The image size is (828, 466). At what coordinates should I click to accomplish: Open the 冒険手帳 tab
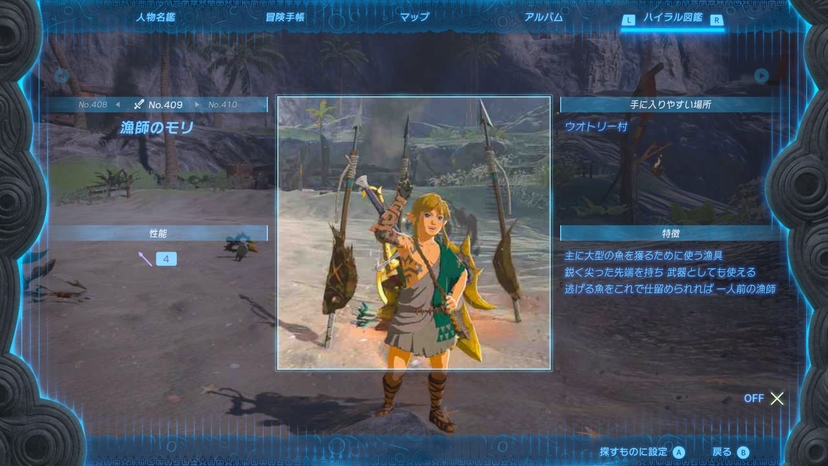coord(285,17)
